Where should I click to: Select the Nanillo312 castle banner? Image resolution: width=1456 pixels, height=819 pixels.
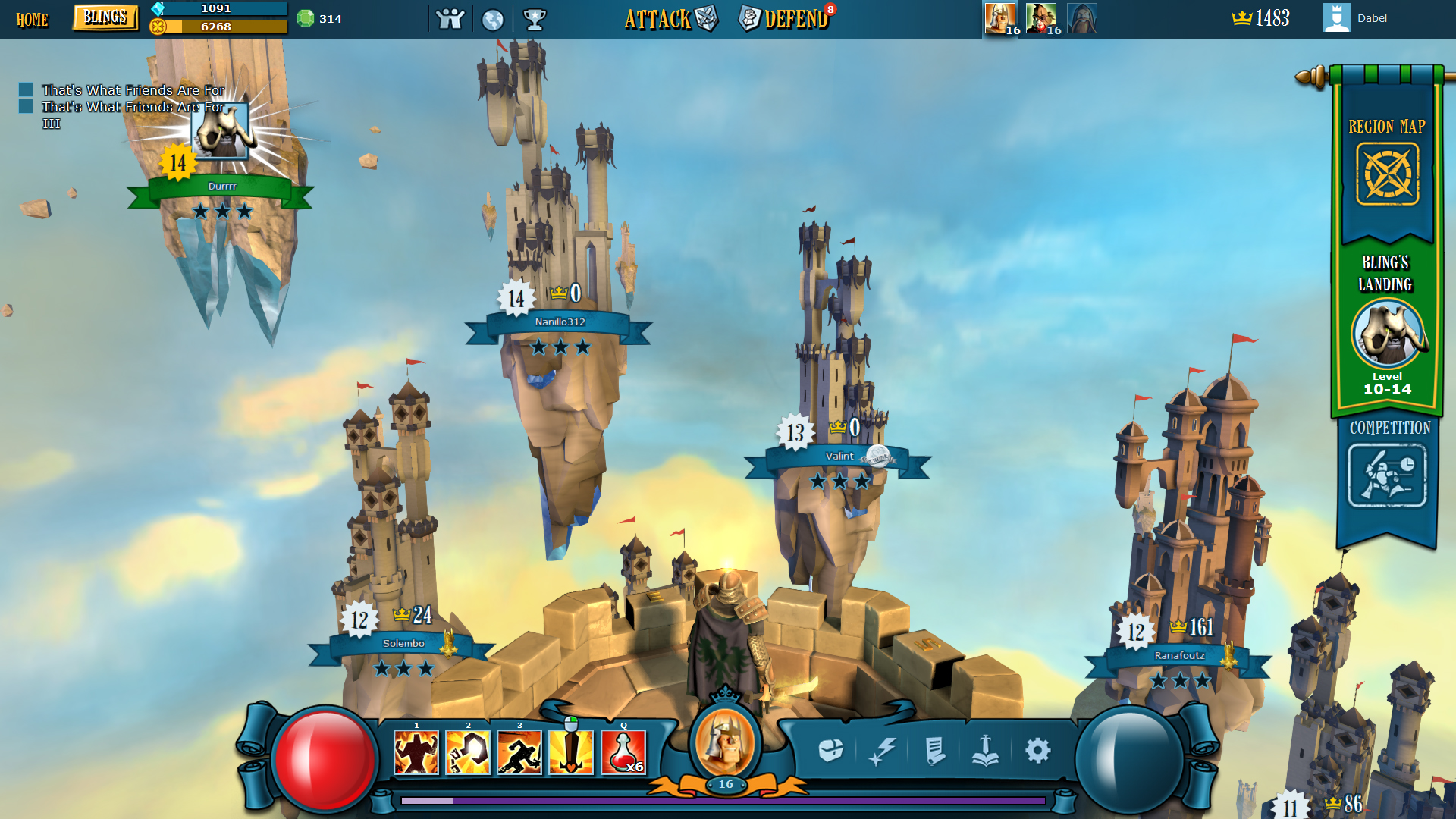pos(560,322)
